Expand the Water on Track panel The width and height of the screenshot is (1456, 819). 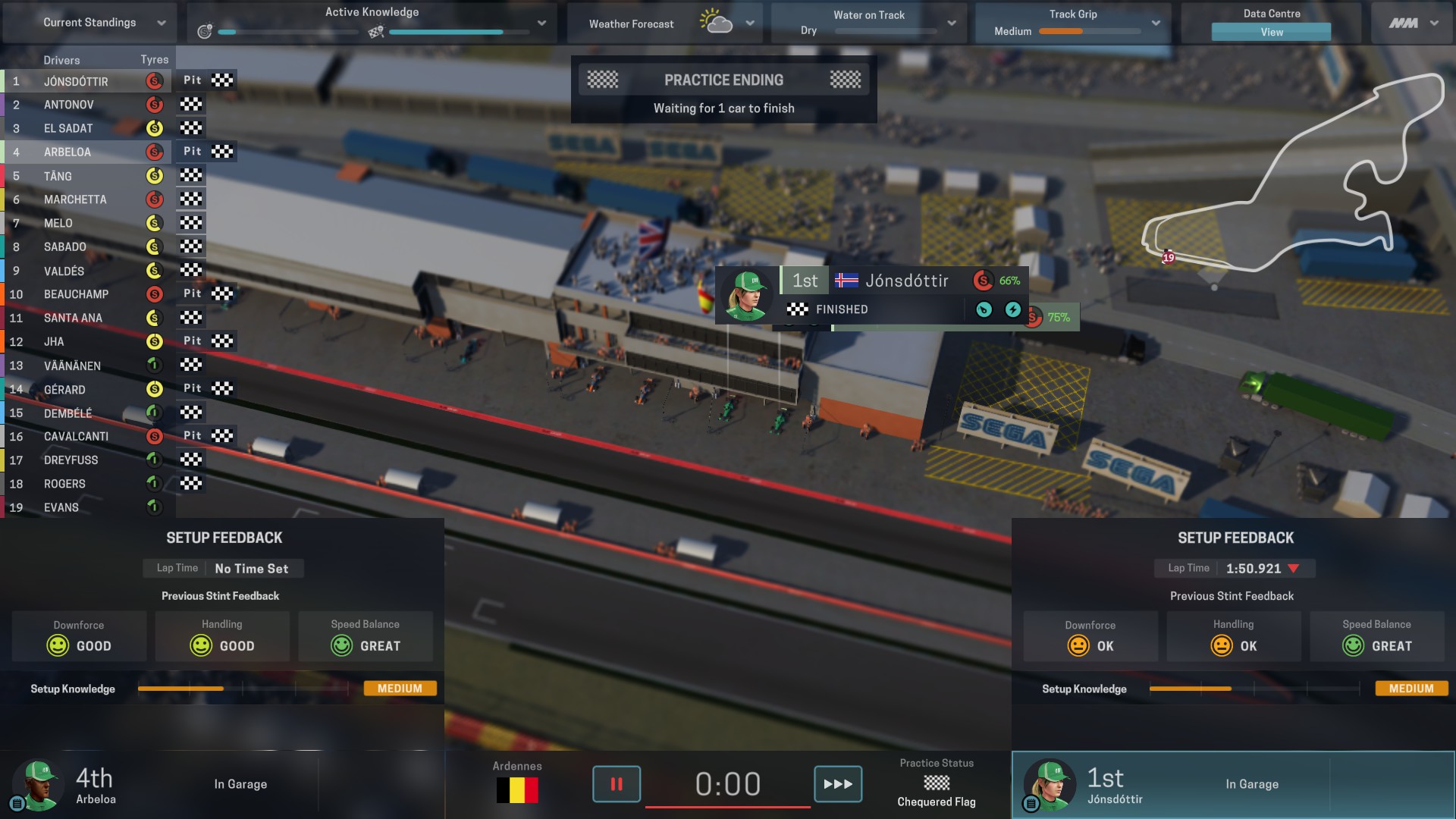[x=951, y=24]
